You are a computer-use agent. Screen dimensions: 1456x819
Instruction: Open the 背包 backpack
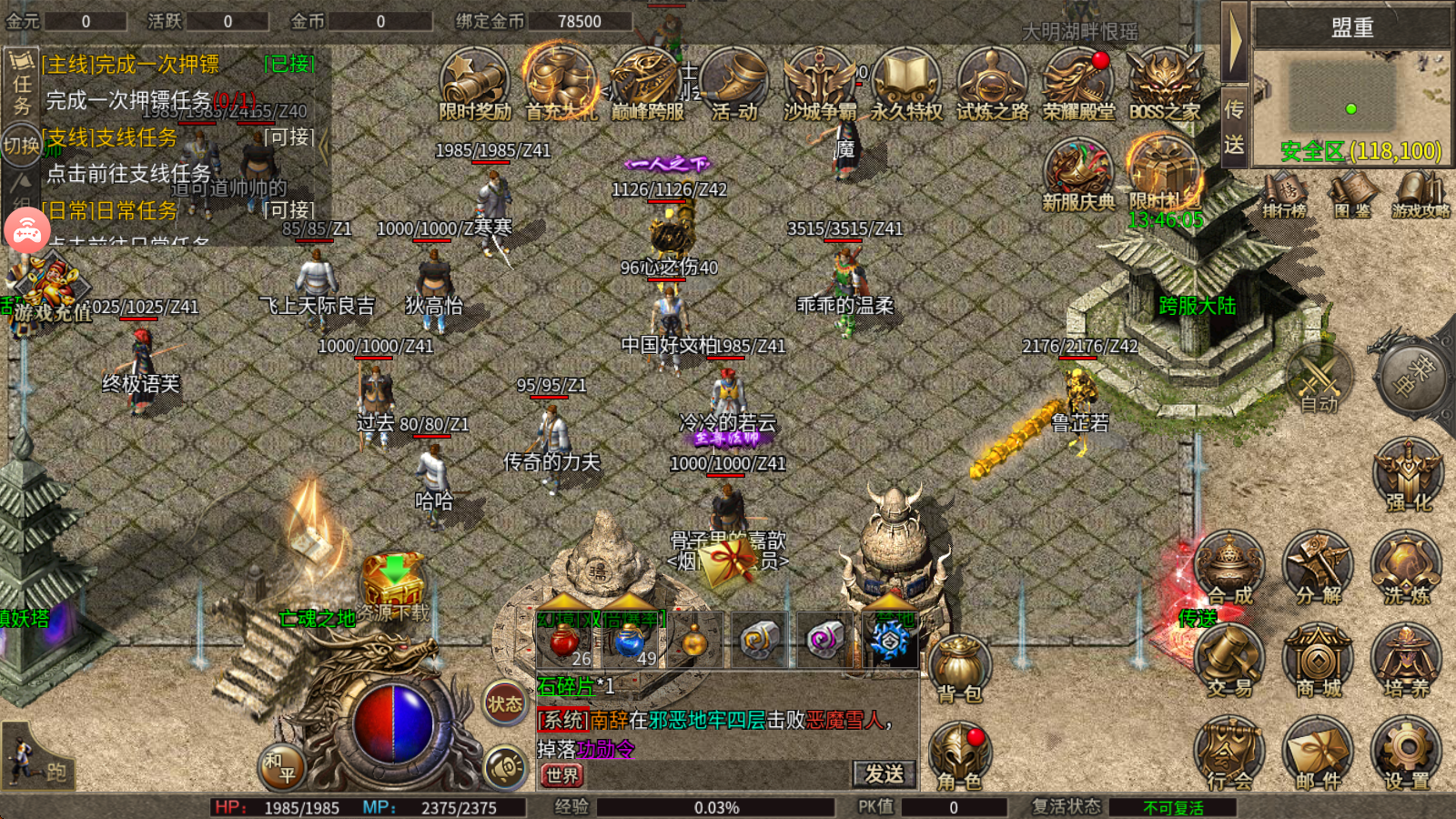point(960,669)
